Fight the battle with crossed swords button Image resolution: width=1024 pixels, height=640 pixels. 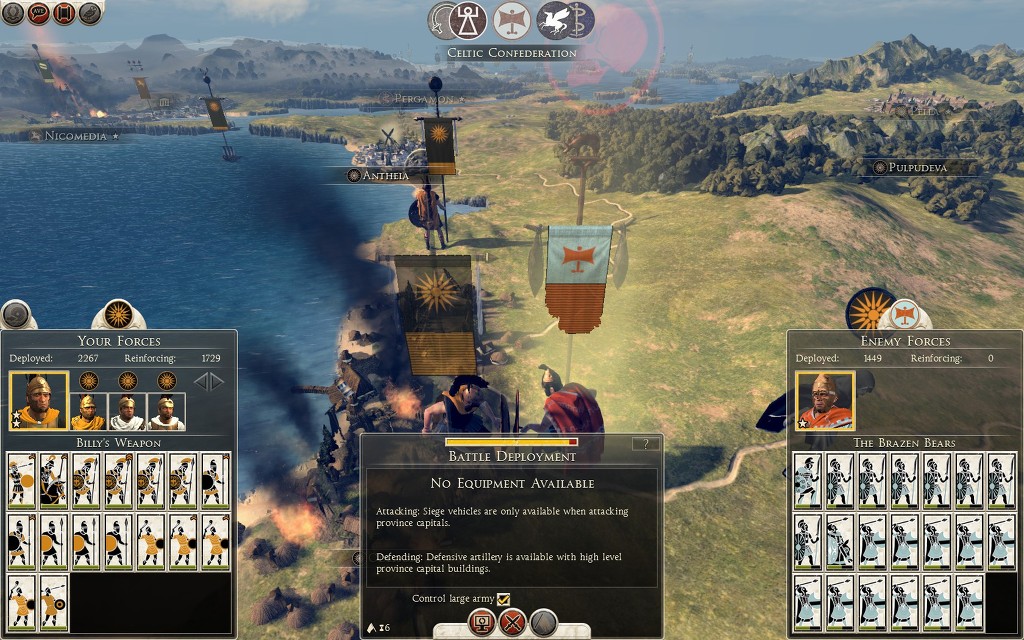coord(513,623)
